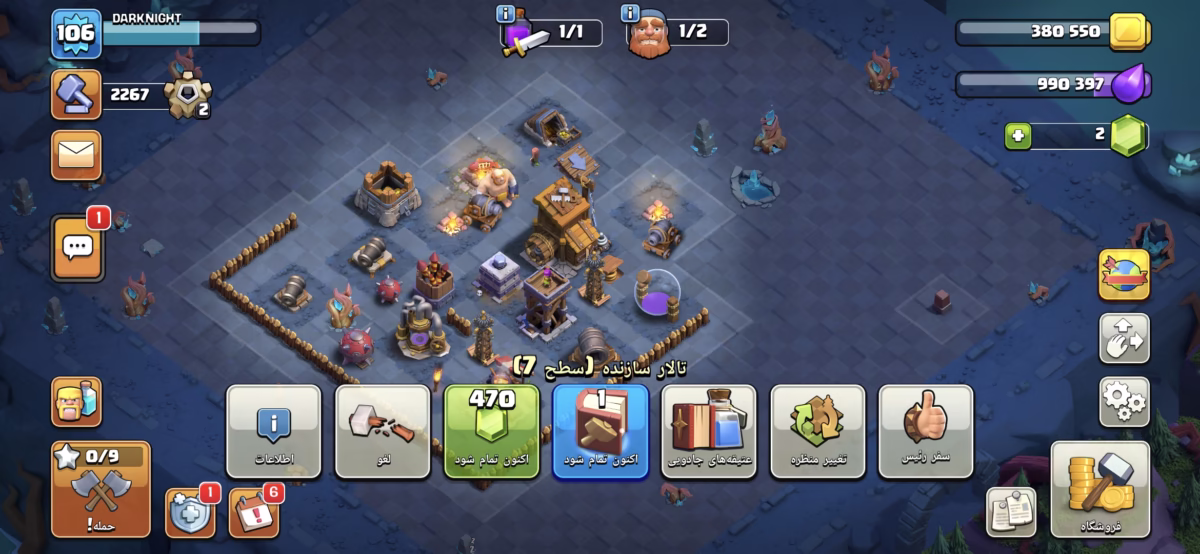Open the notes clipboard icon beside the shop
This screenshot has height=554, width=1200.
point(1011,513)
